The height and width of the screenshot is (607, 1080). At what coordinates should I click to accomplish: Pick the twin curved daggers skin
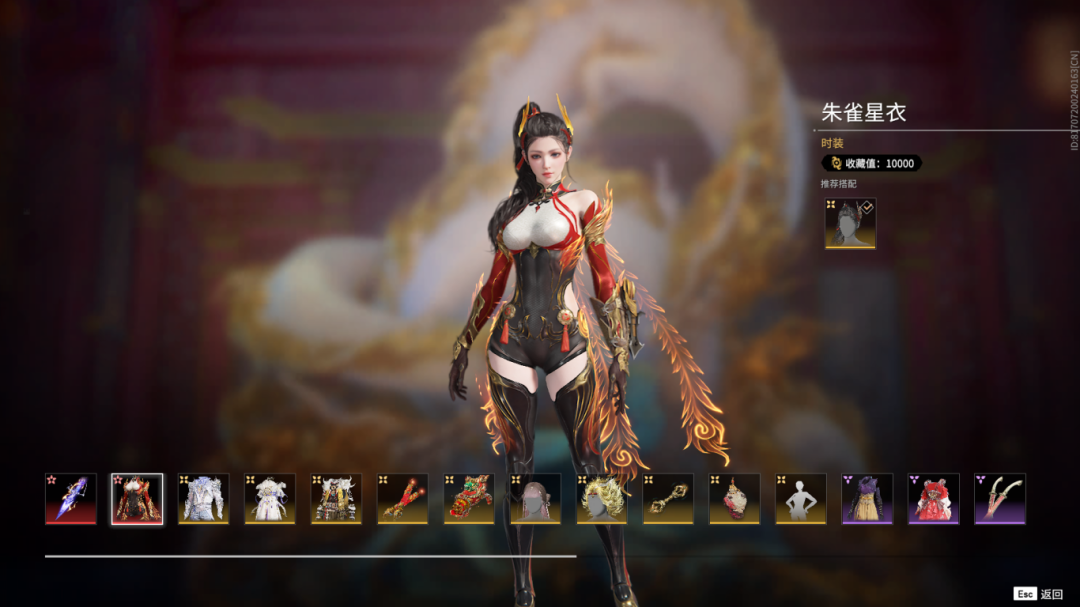[x=1000, y=498]
